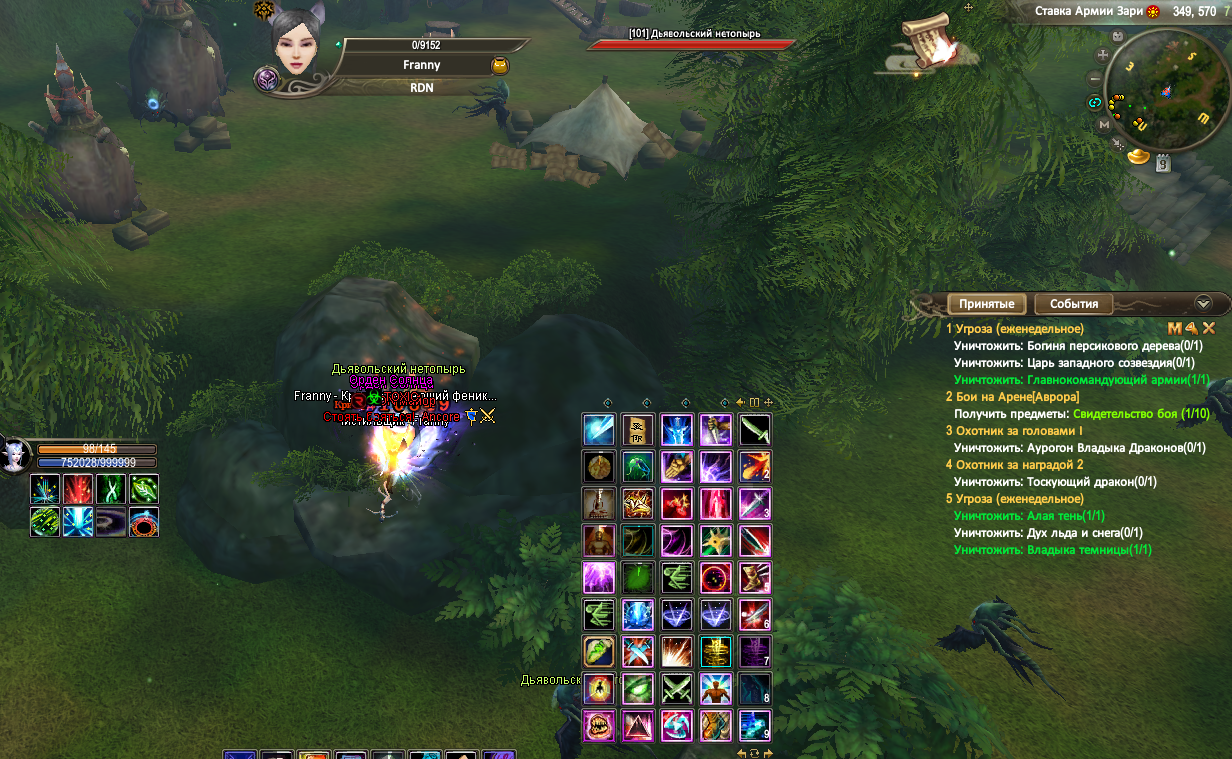Close the quest tracker with the X

point(1208,328)
